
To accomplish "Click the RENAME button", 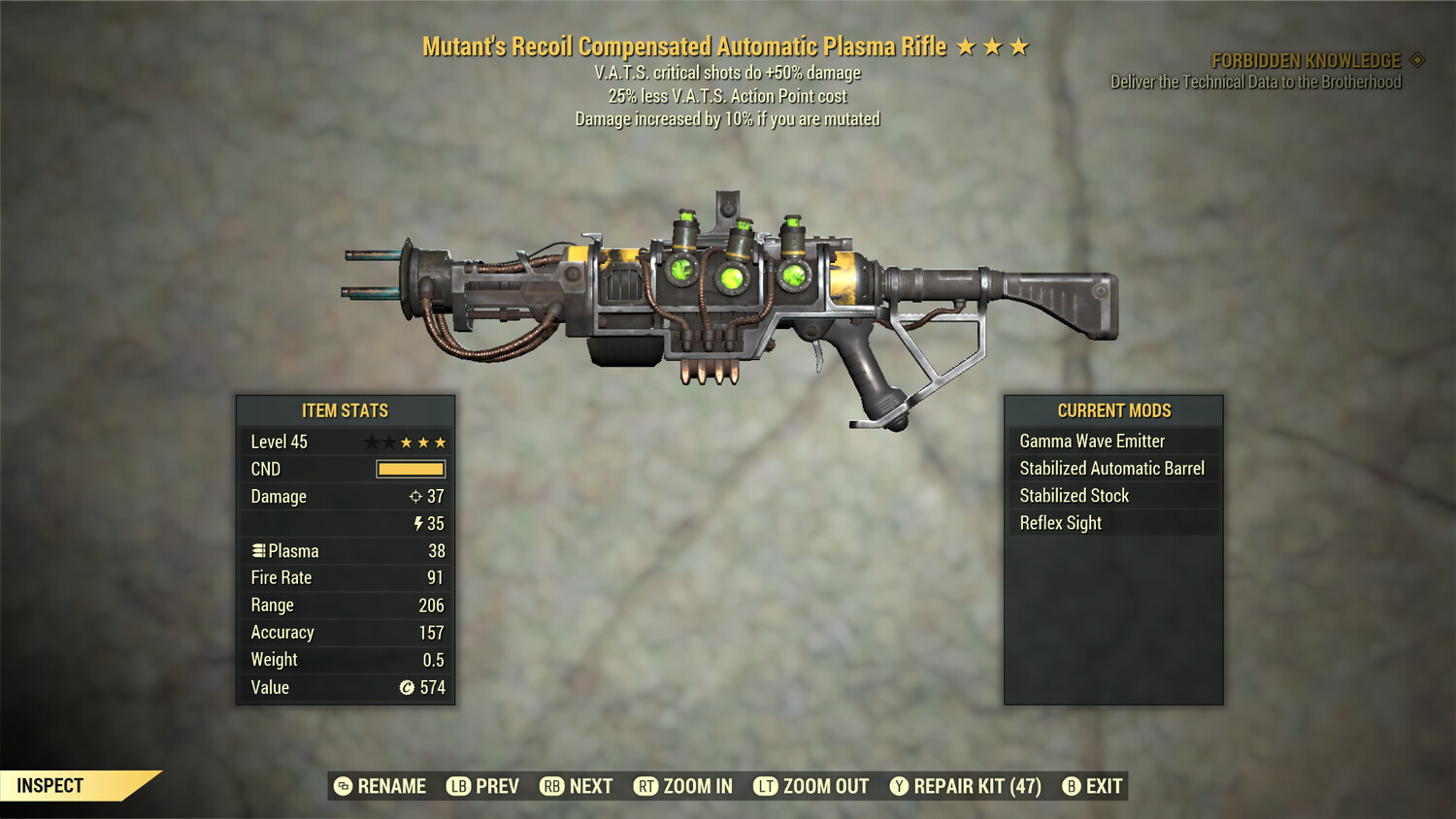I will [391, 786].
